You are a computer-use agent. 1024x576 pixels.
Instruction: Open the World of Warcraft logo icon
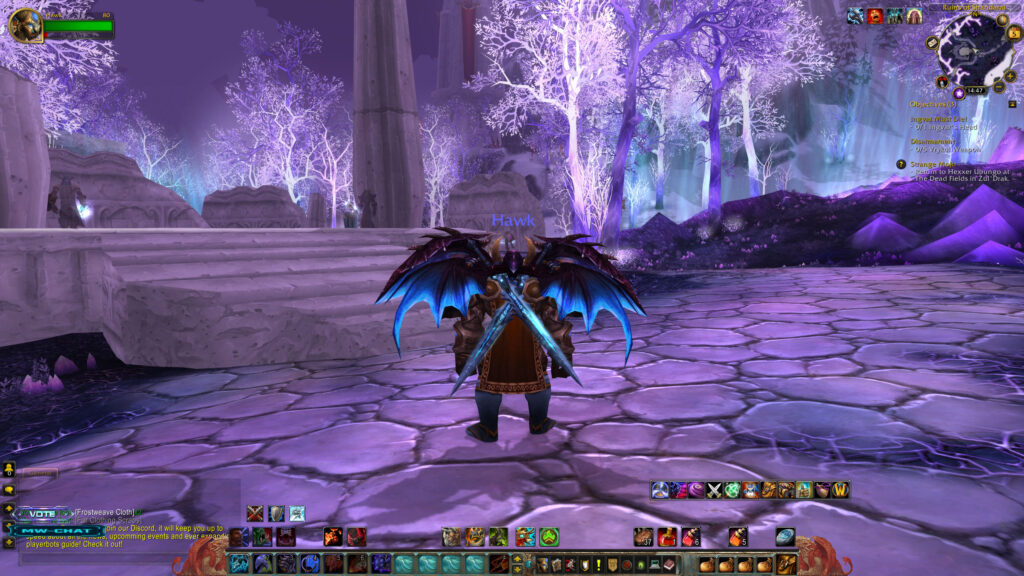click(x=840, y=490)
